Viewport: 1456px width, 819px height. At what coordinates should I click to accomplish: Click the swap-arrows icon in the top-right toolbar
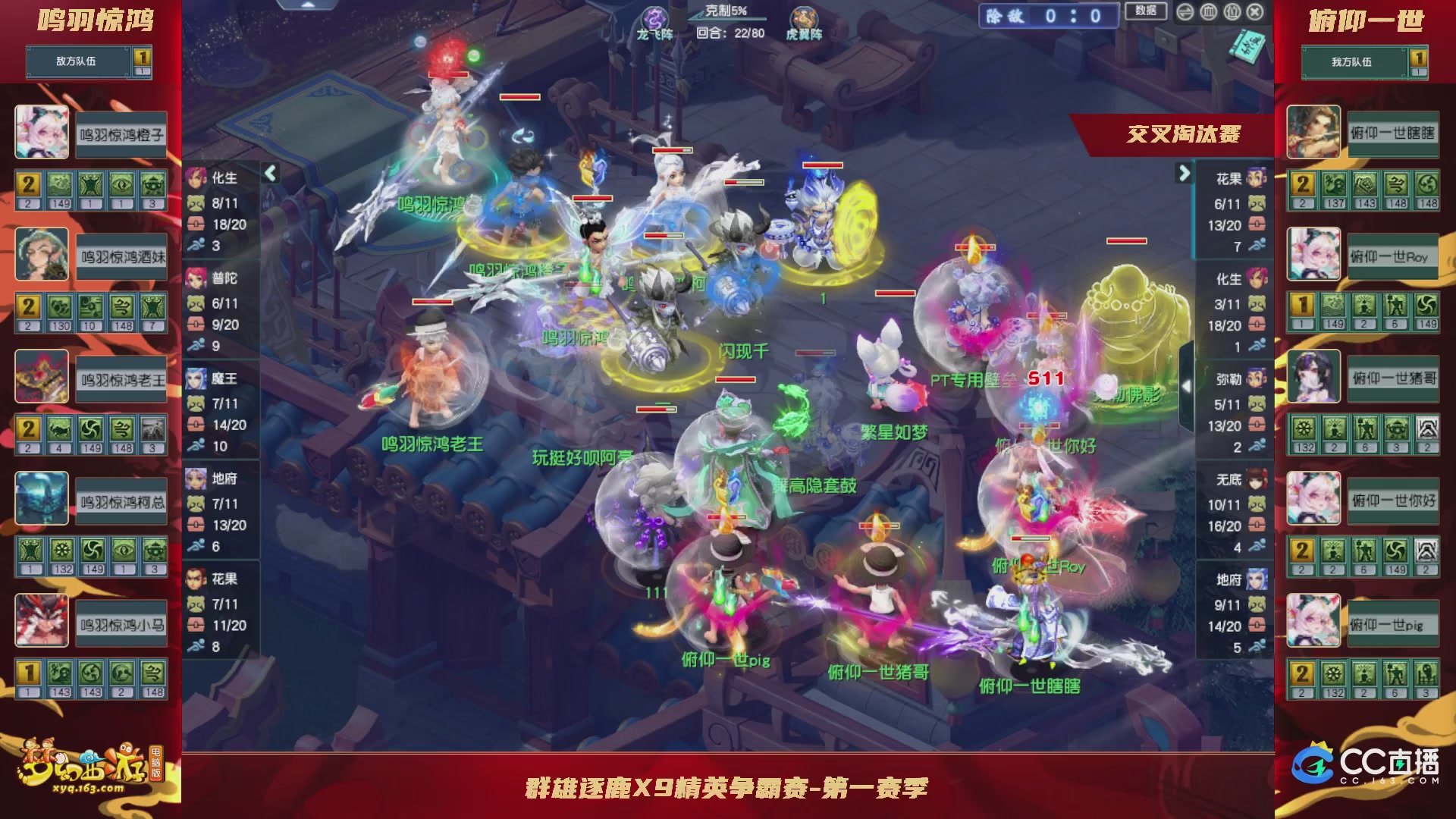click(x=1185, y=11)
